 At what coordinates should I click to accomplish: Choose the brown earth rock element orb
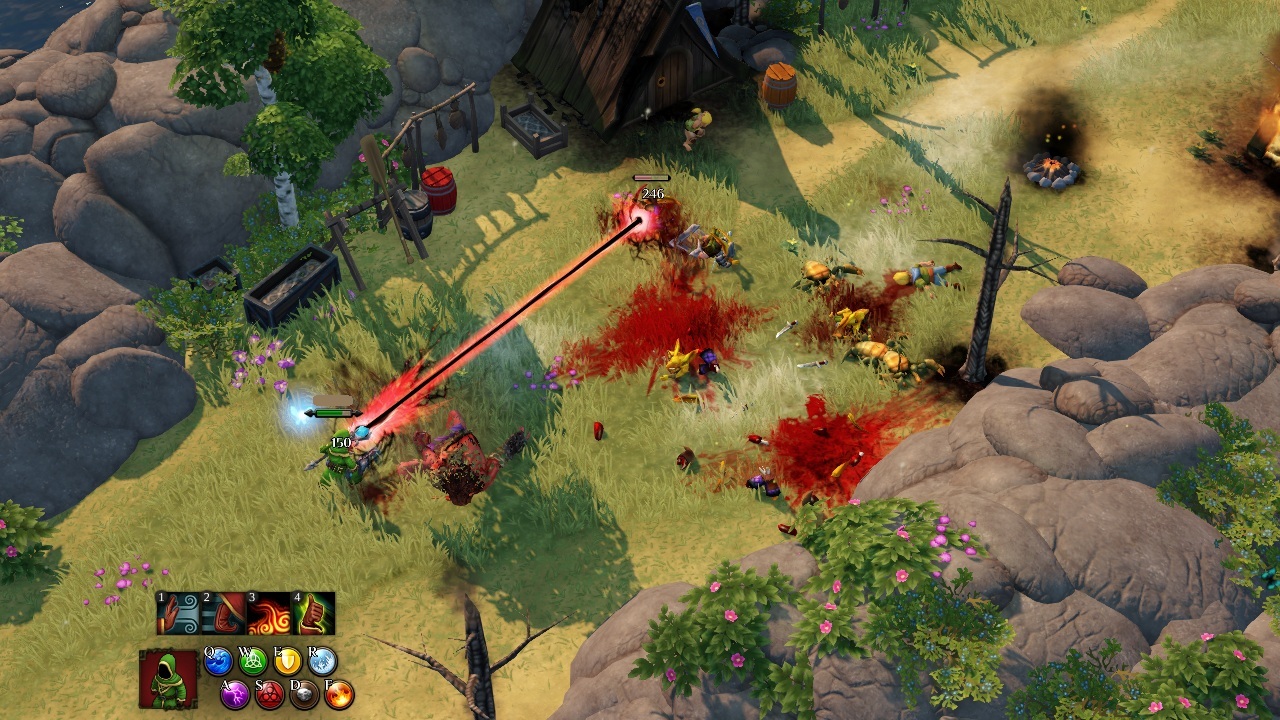point(304,694)
